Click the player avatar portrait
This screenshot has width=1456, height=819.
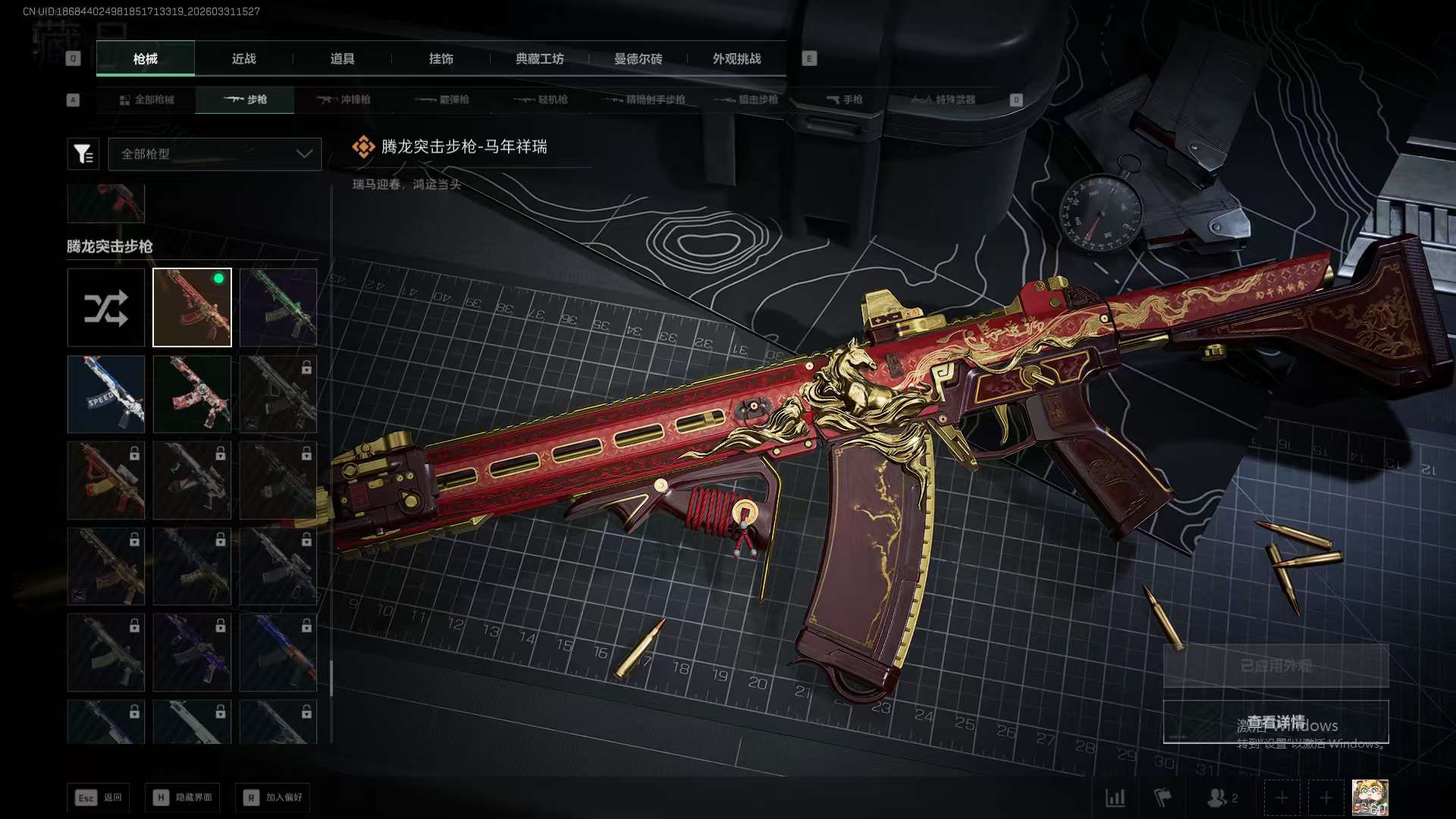1370,798
